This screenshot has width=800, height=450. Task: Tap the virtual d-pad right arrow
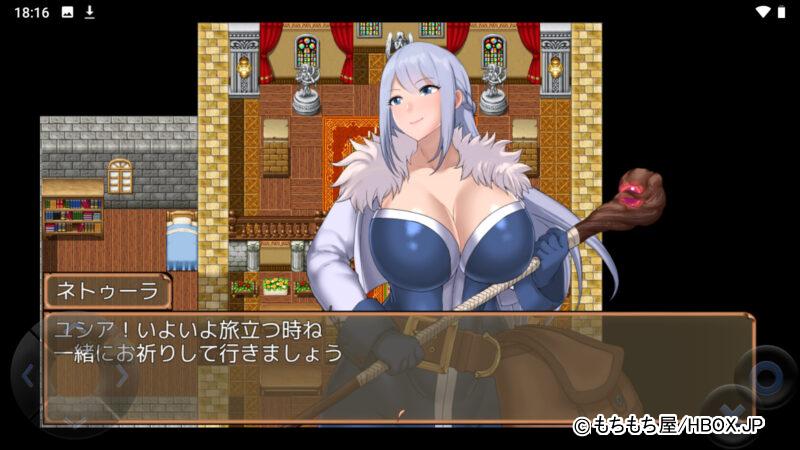tap(122, 376)
